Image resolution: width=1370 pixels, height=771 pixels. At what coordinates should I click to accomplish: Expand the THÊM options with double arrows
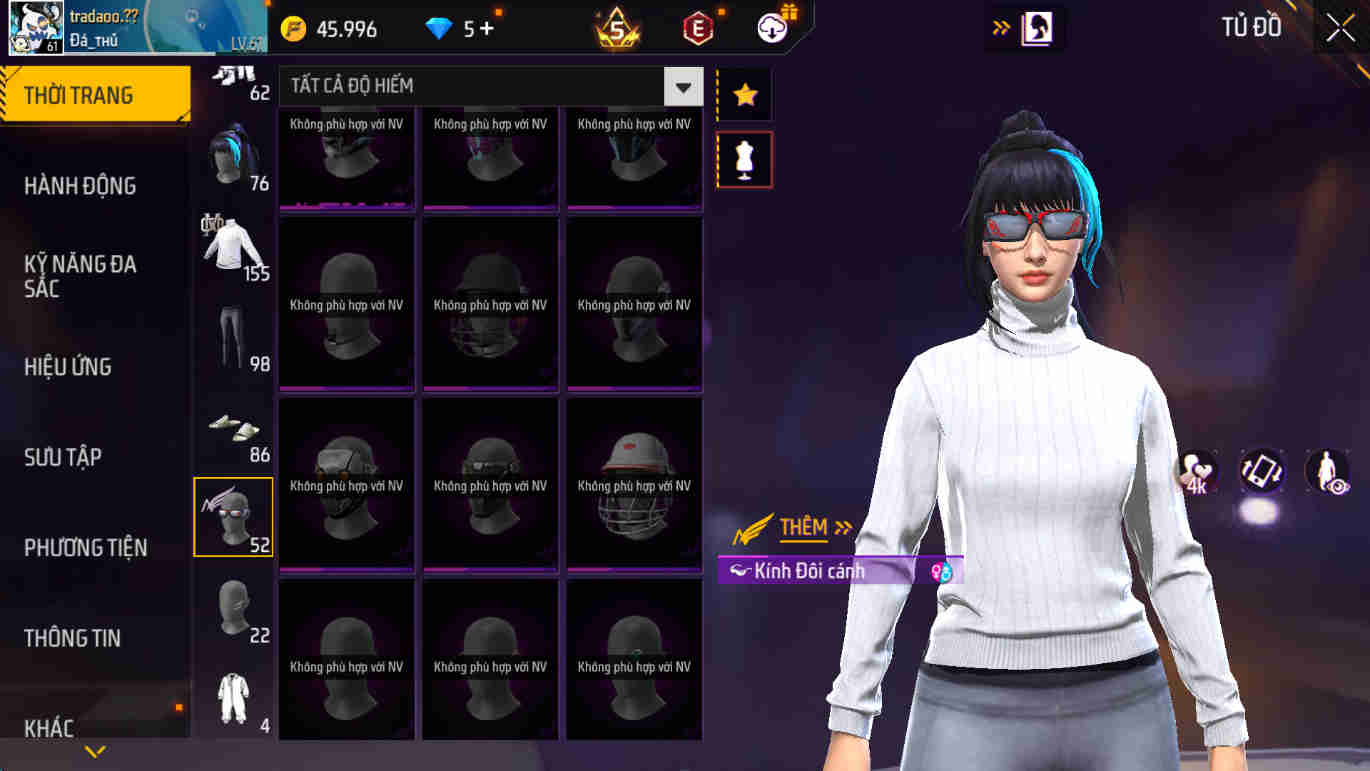(843, 524)
